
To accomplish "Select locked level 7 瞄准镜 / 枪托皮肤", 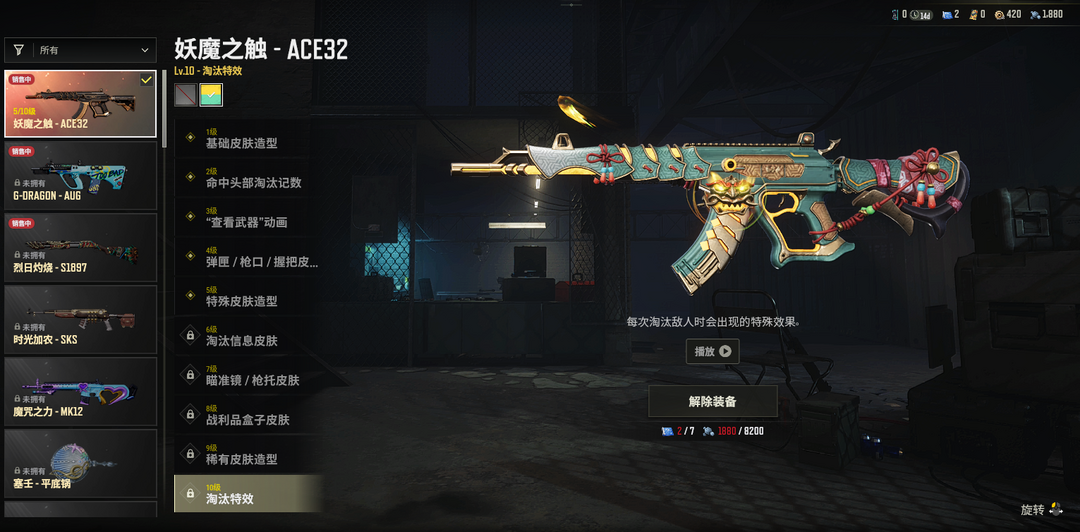I will click(248, 376).
